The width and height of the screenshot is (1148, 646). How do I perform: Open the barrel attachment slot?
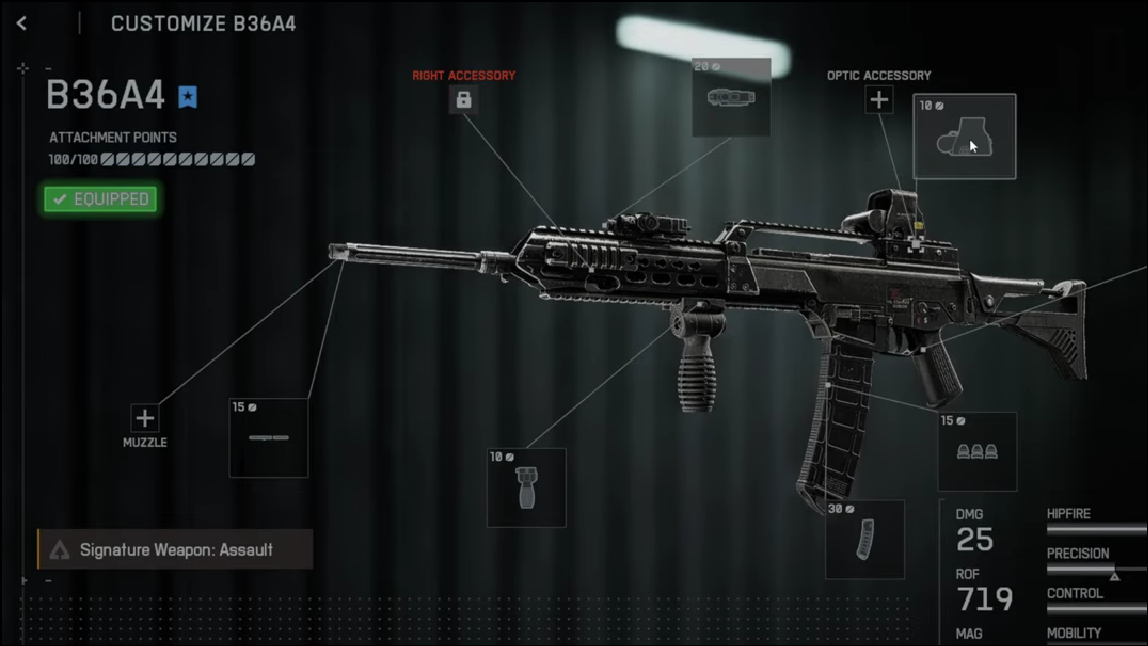269,438
